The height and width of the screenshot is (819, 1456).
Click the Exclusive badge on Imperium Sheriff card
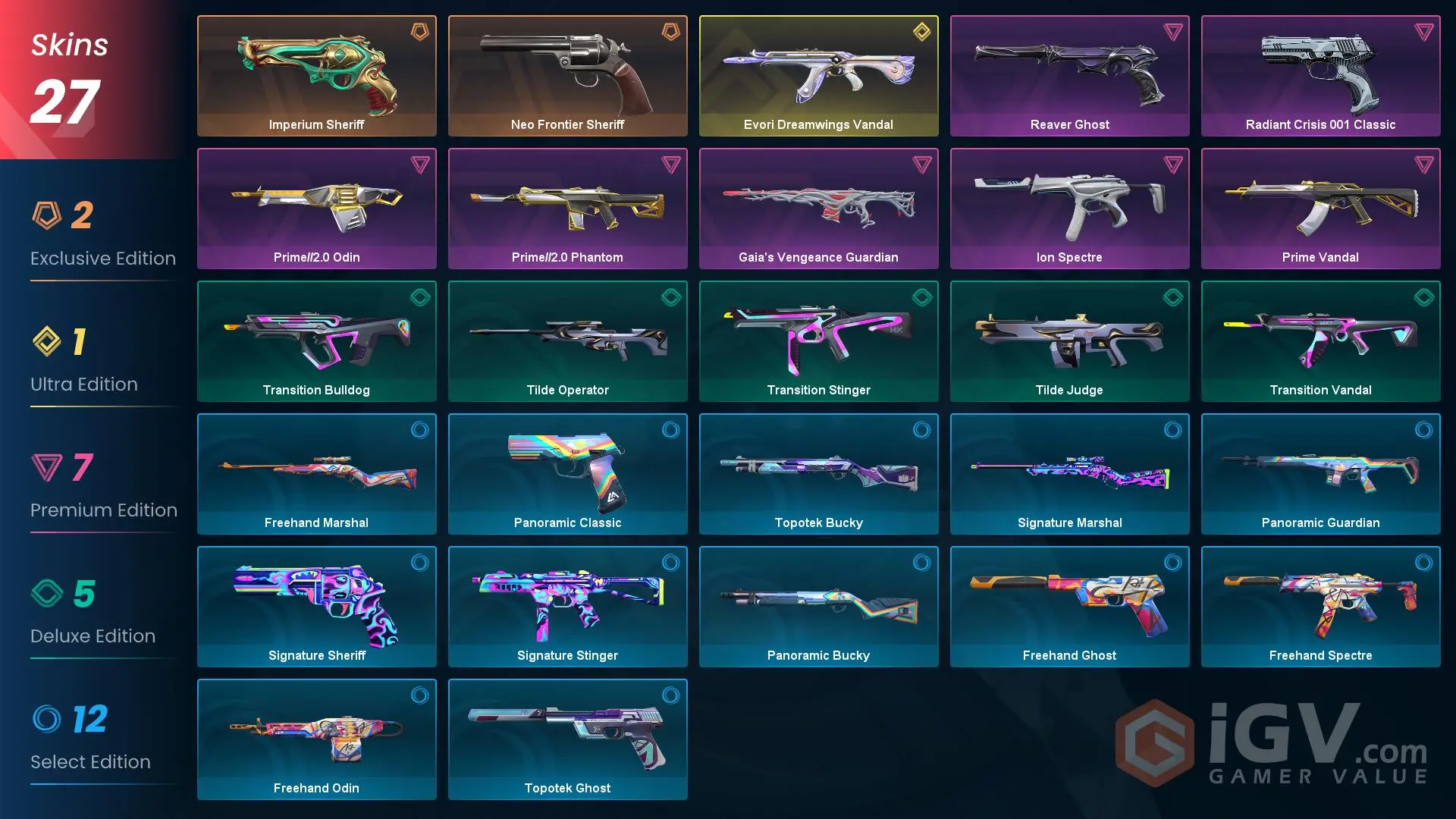[419, 32]
